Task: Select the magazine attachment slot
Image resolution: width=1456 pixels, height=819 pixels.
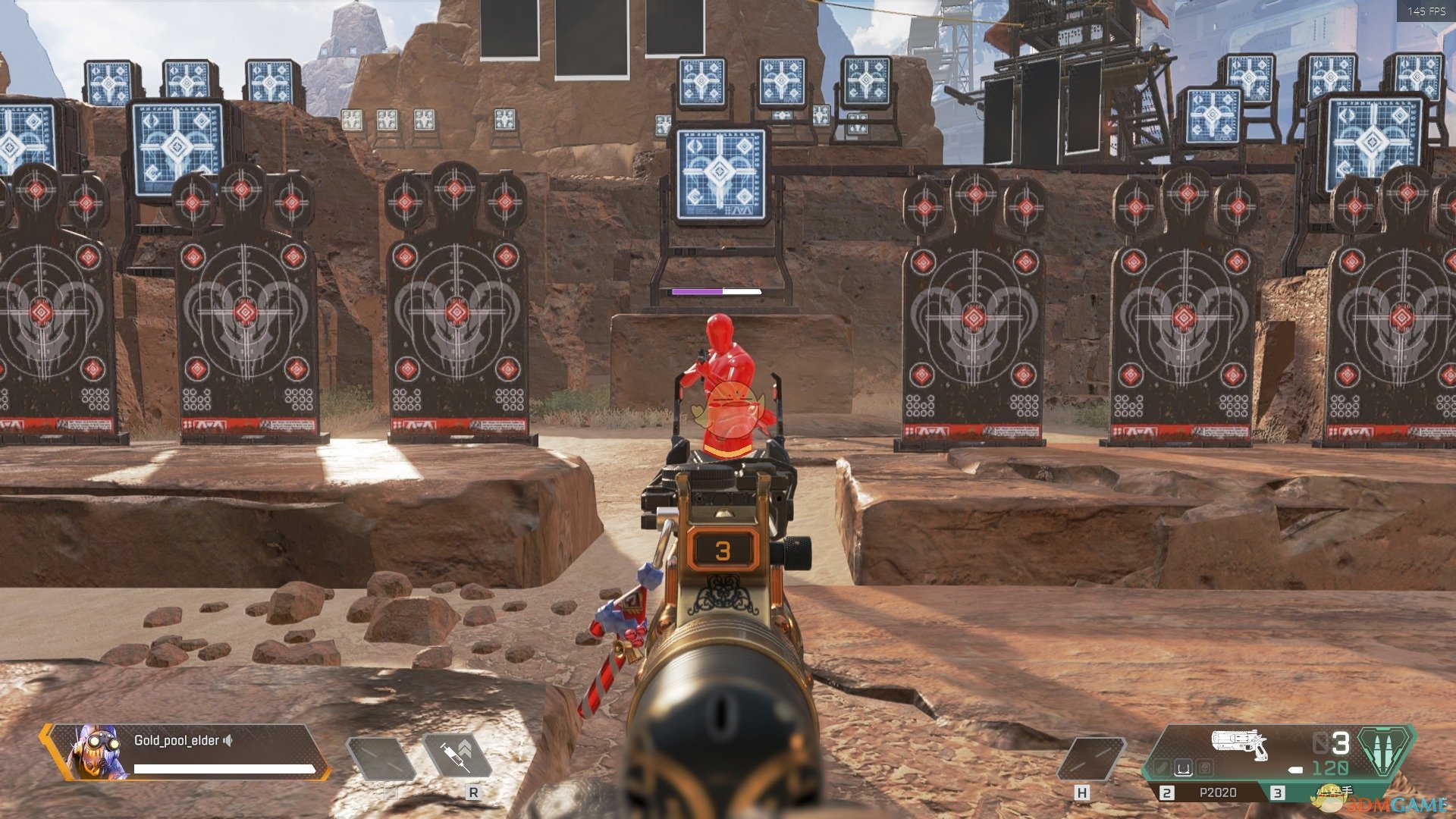Action: tap(1184, 769)
